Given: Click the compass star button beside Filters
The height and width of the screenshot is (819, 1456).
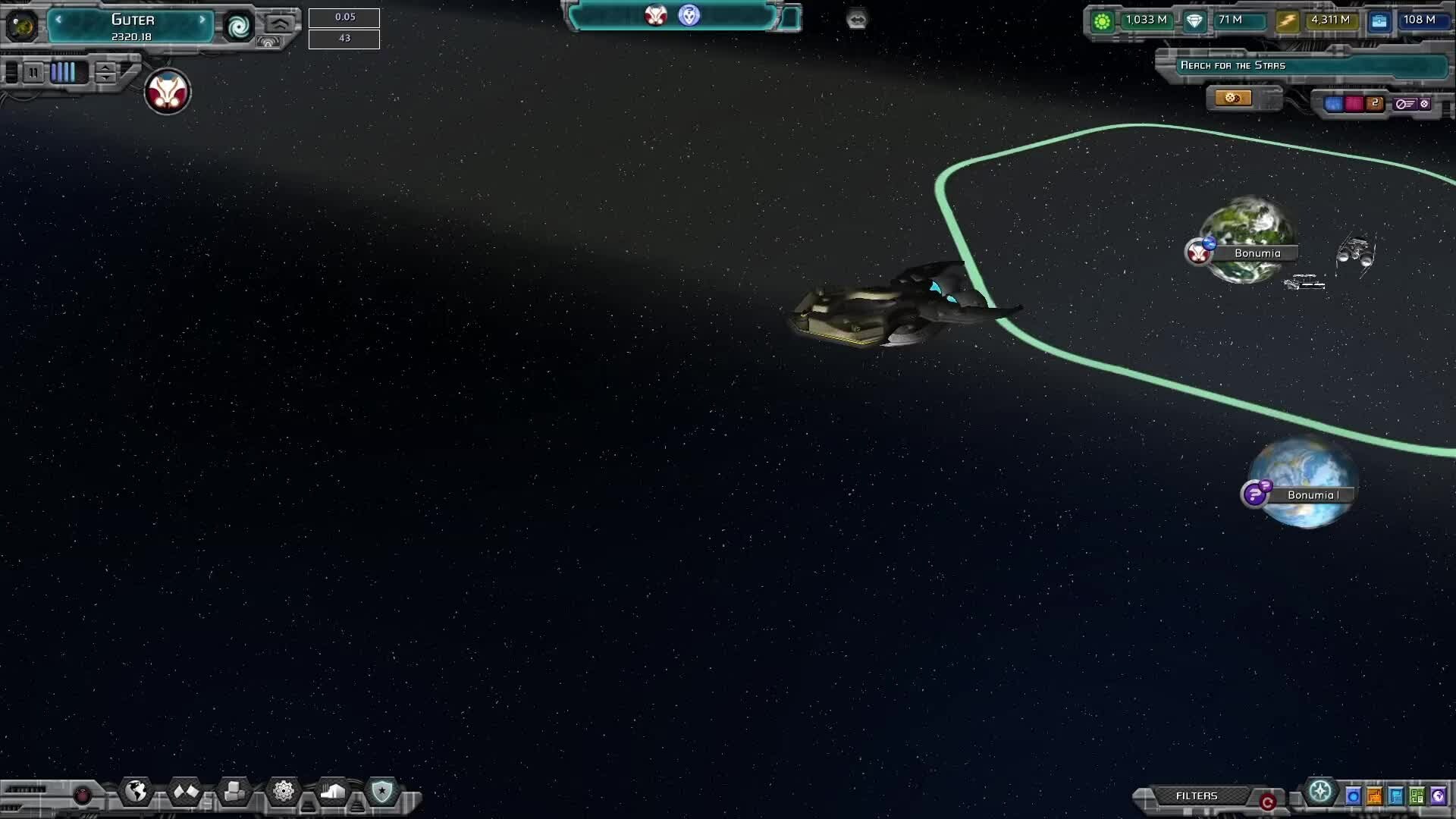Looking at the screenshot, I should (1320, 792).
